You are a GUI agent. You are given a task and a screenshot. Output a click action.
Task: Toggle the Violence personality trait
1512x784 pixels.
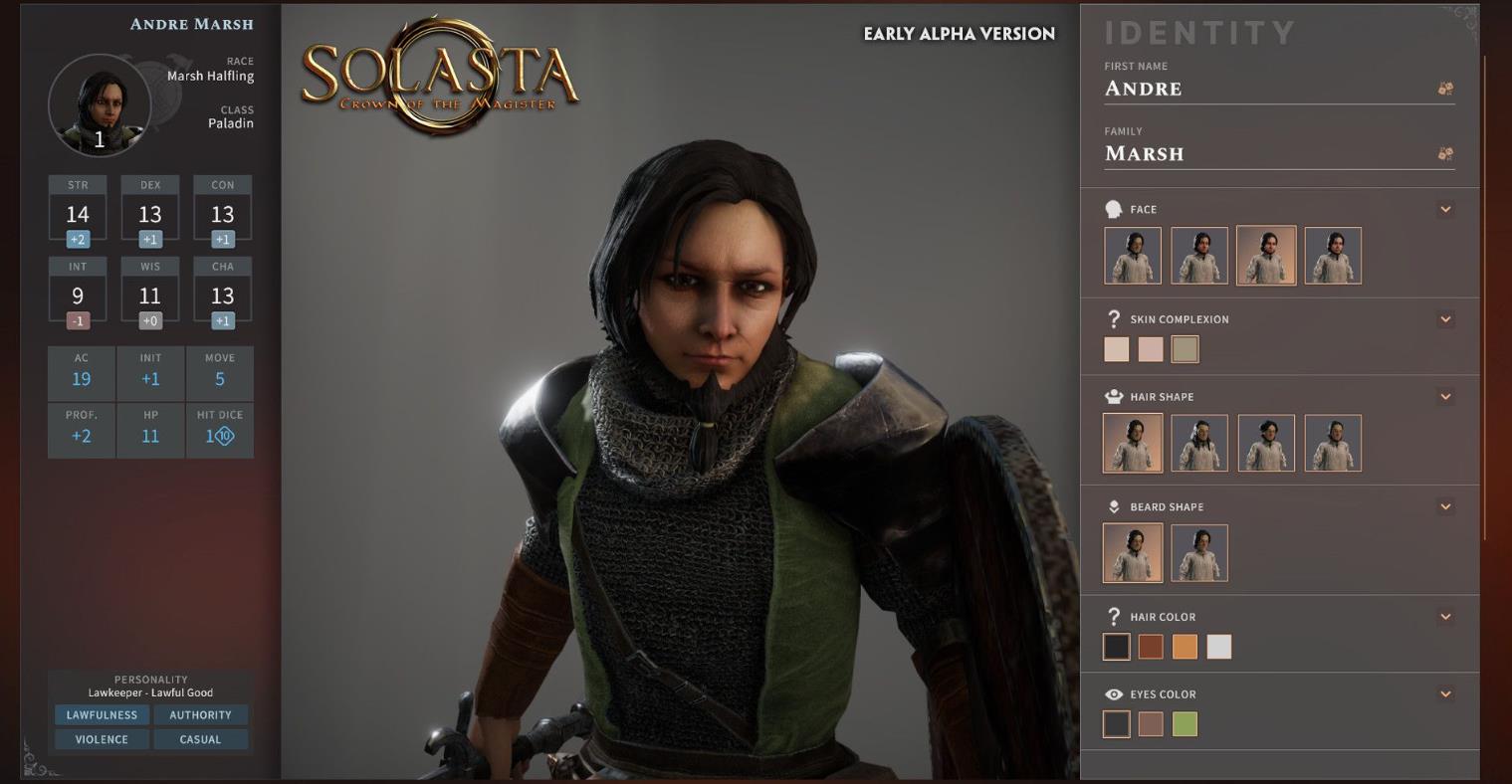(101, 739)
